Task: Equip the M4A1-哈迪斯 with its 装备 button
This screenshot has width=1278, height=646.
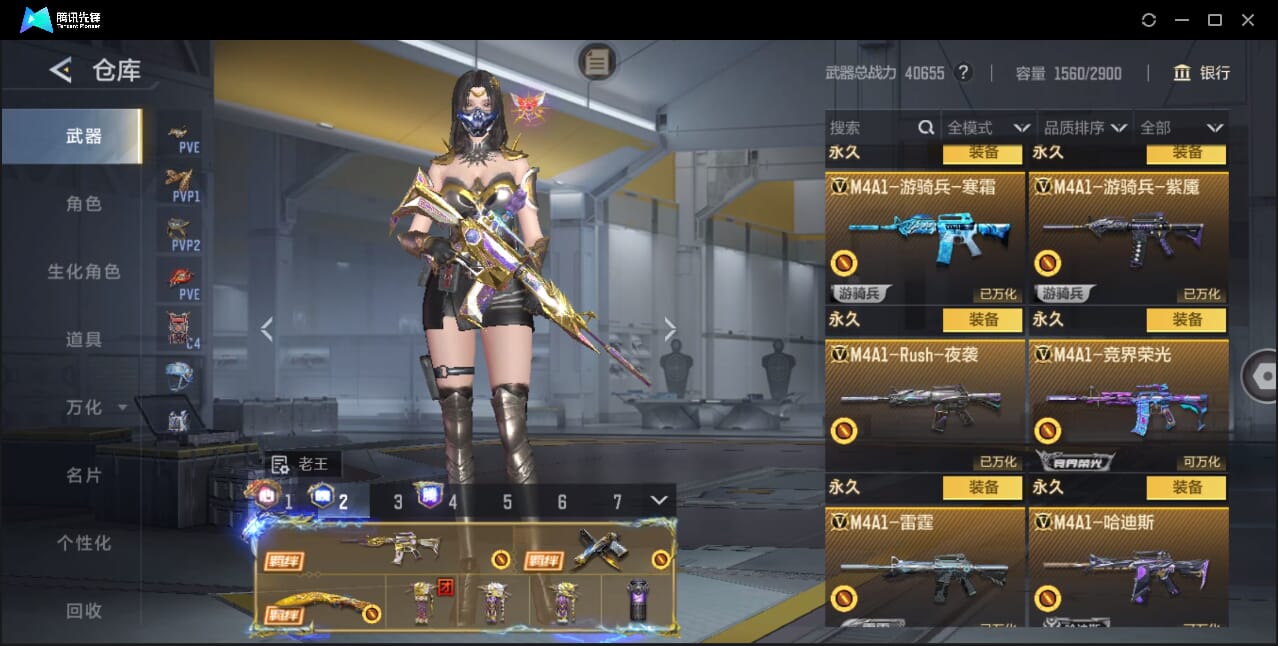Action: tap(1186, 488)
